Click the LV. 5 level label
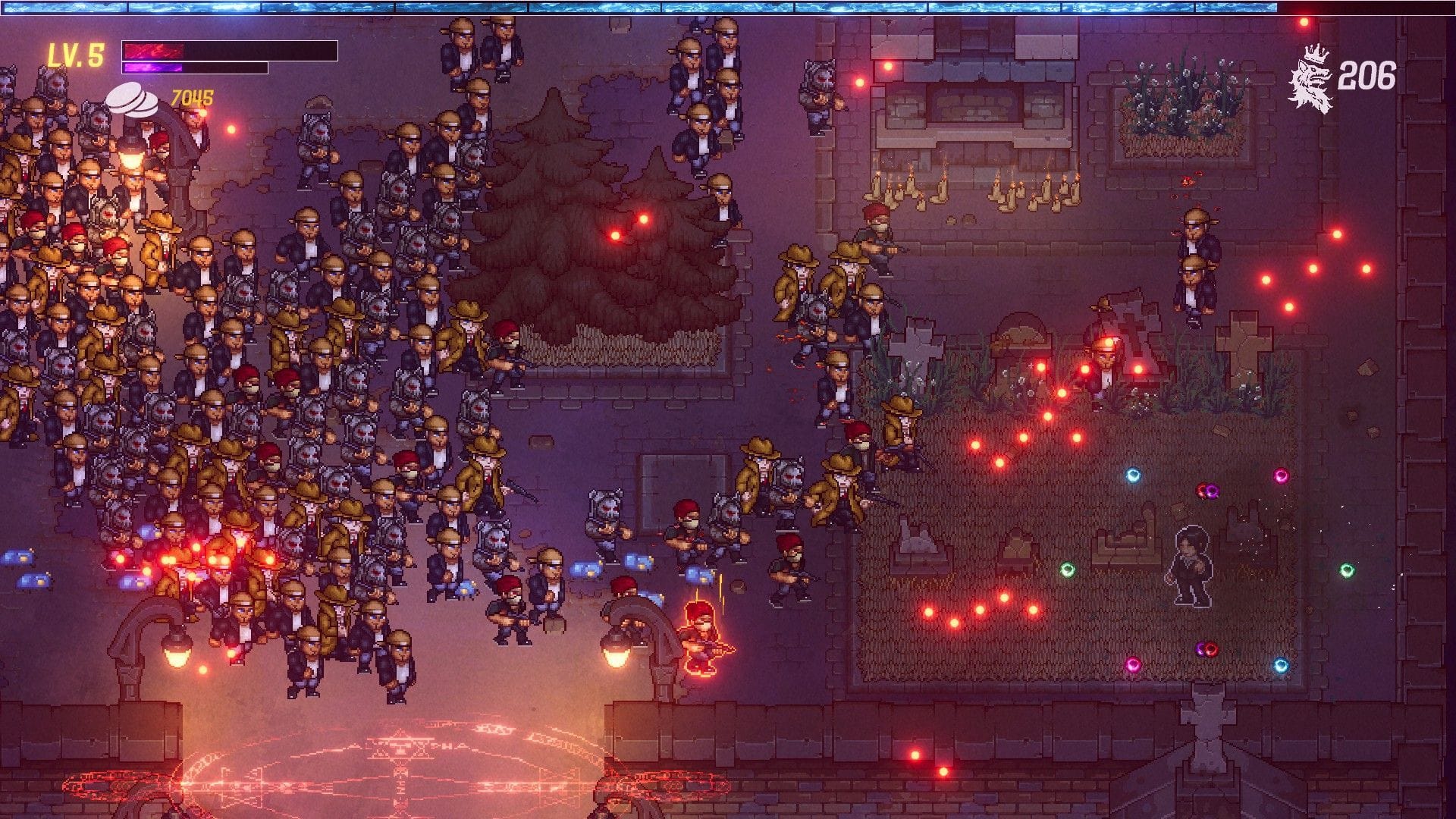This screenshot has width=1456, height=819. click(76, 53)
